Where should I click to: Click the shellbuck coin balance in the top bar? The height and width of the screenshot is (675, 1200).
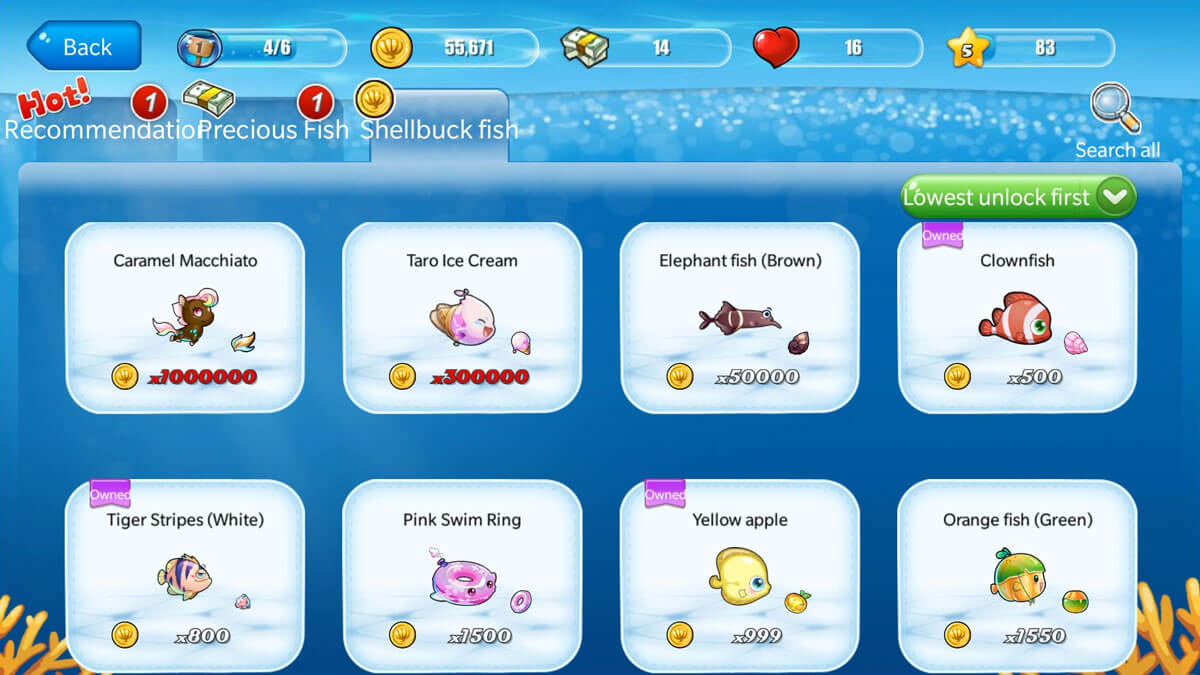[455, 48]
